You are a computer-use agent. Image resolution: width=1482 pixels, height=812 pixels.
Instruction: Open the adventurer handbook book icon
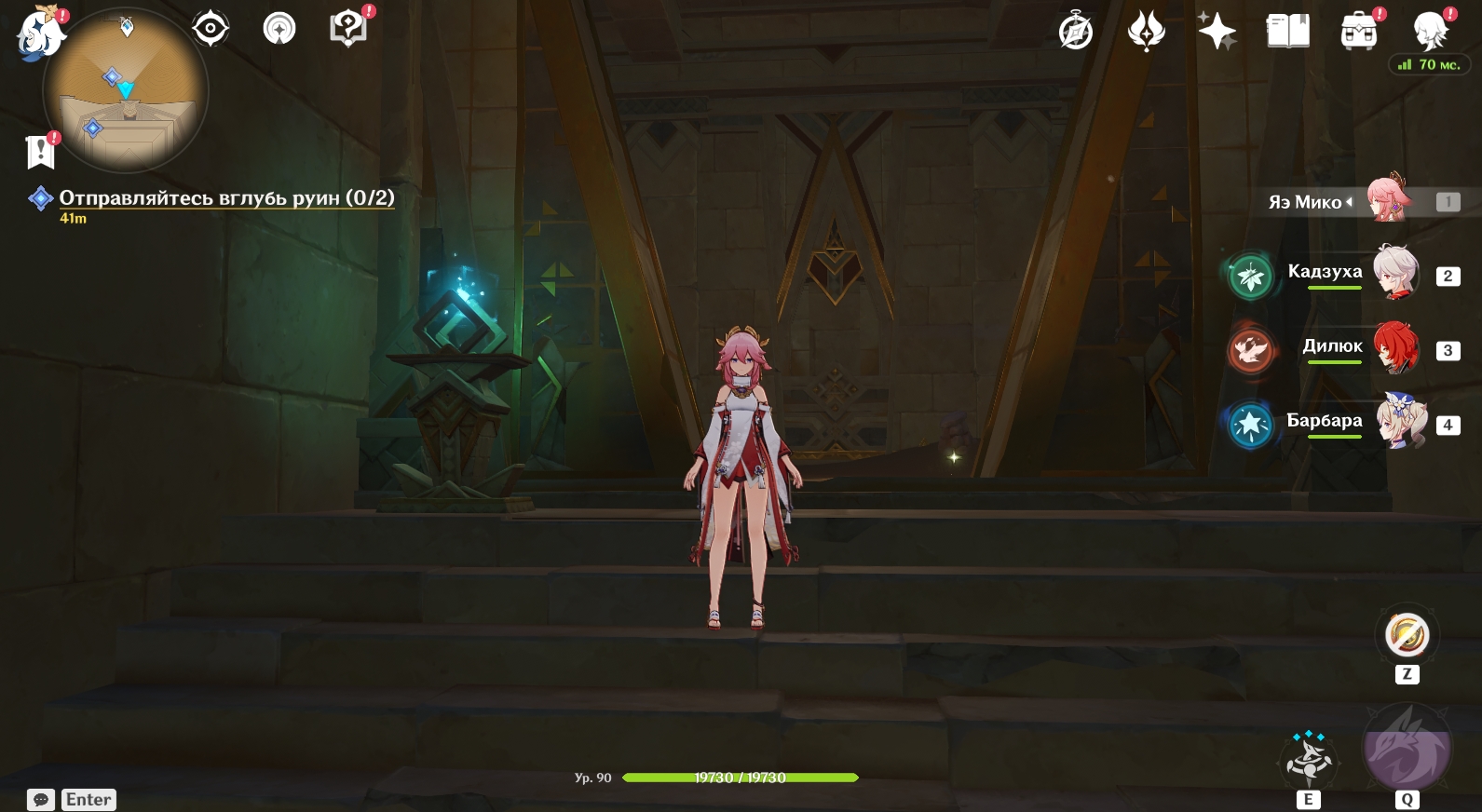pyautogui.click(x=1288, y=32)
